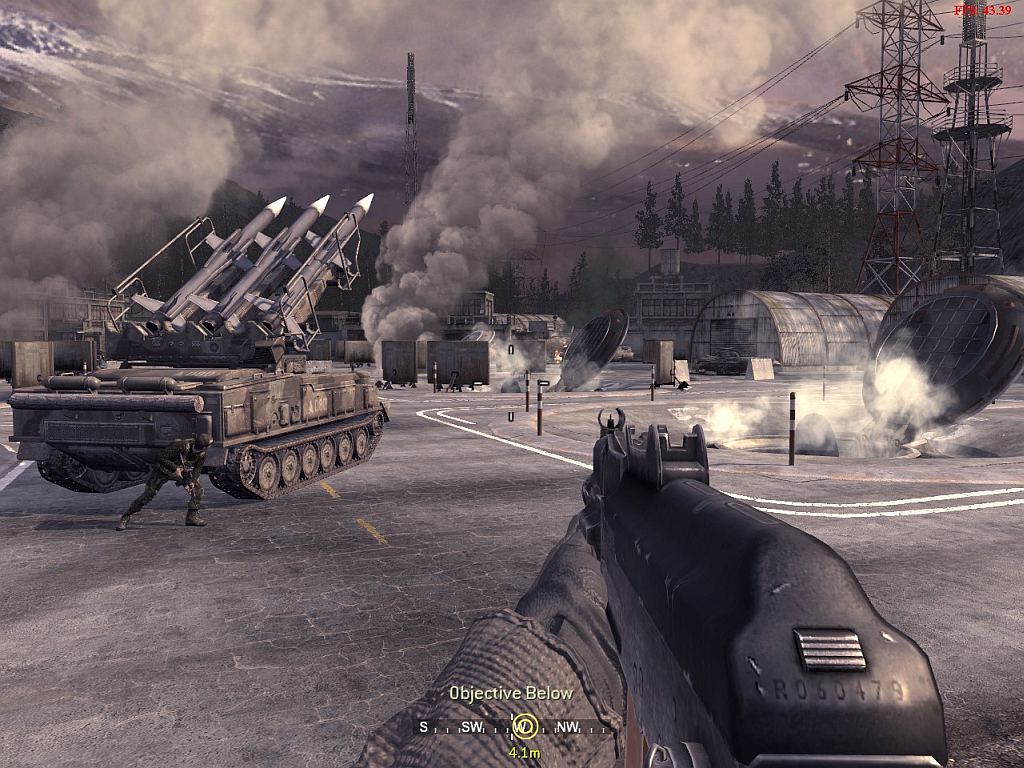Click the yellow objective marker on the compass
Image resolution: width=1024 pixels, height=768 pixels.
pyautogui.click(x=525, y=726)
